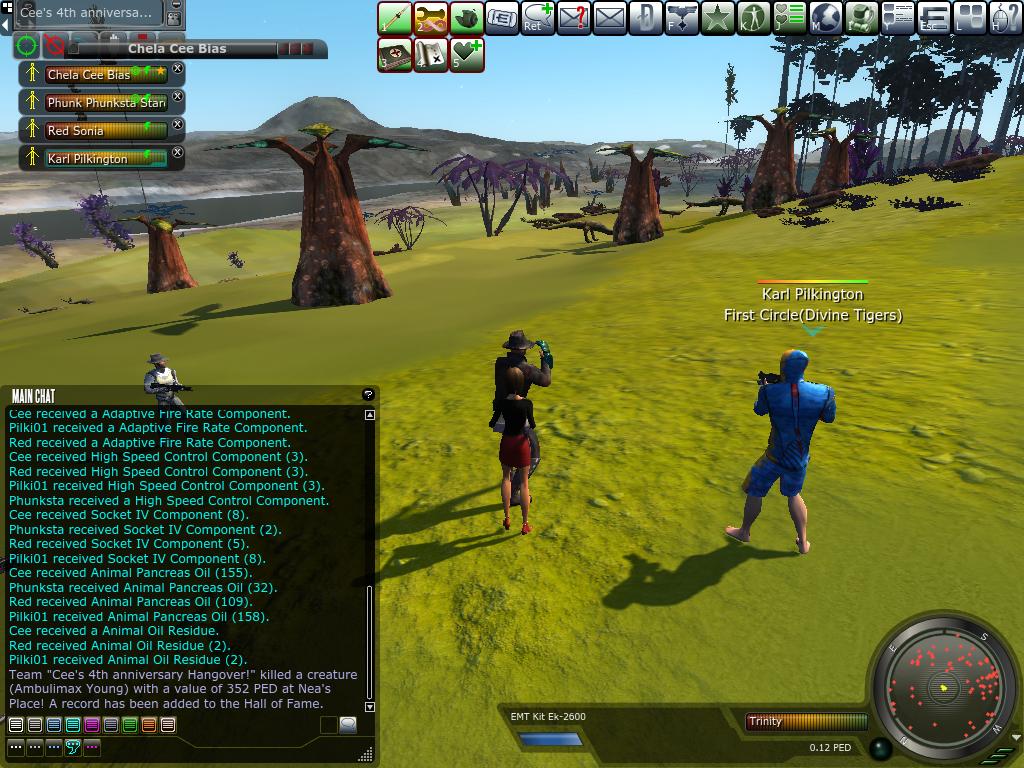Click the green heart plus icon
The width and height of the screenshot is (1024, 768).
[467, 56]
